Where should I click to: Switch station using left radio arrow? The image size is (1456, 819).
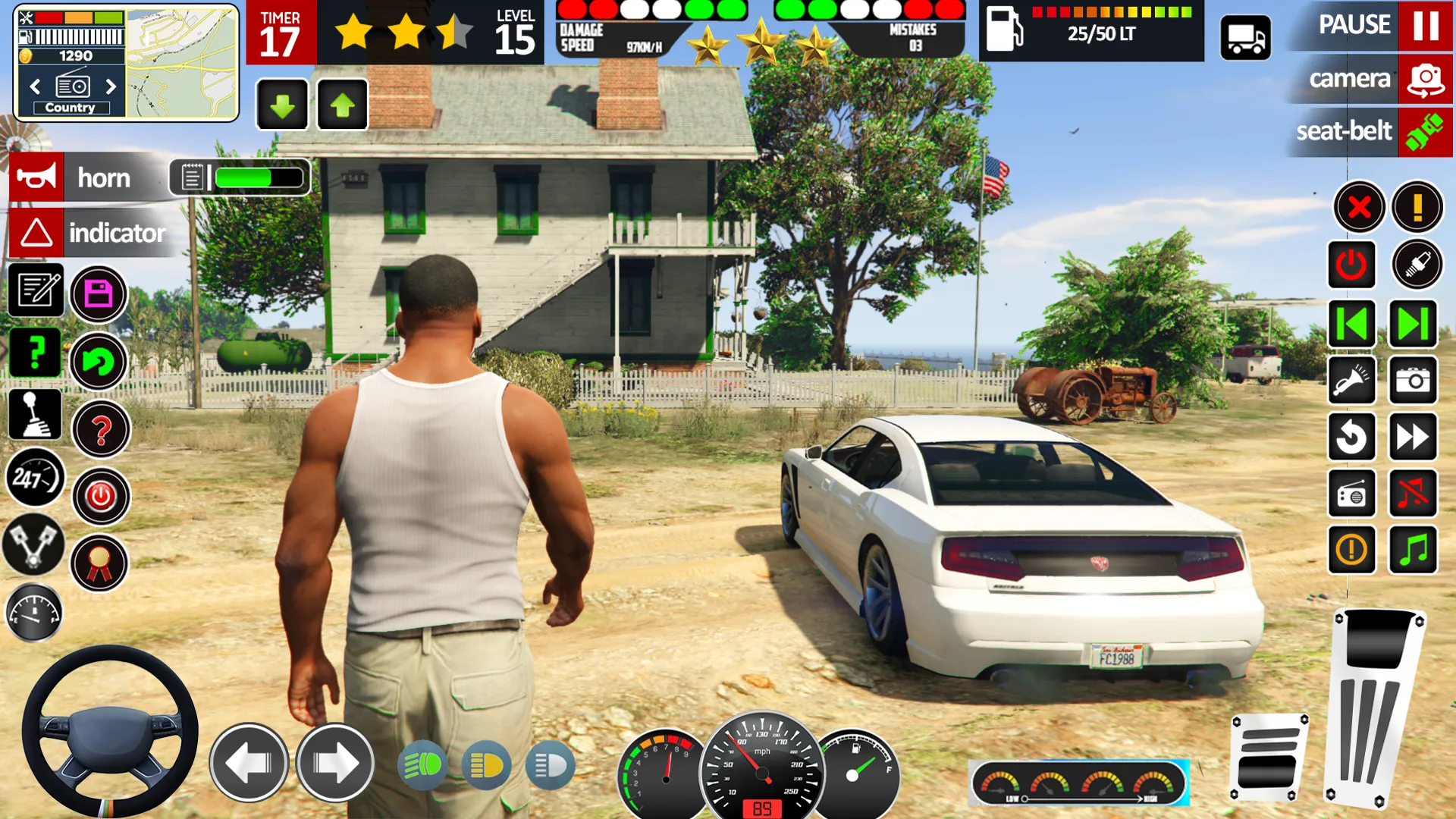pyautogui.click(x=36, y=86)
